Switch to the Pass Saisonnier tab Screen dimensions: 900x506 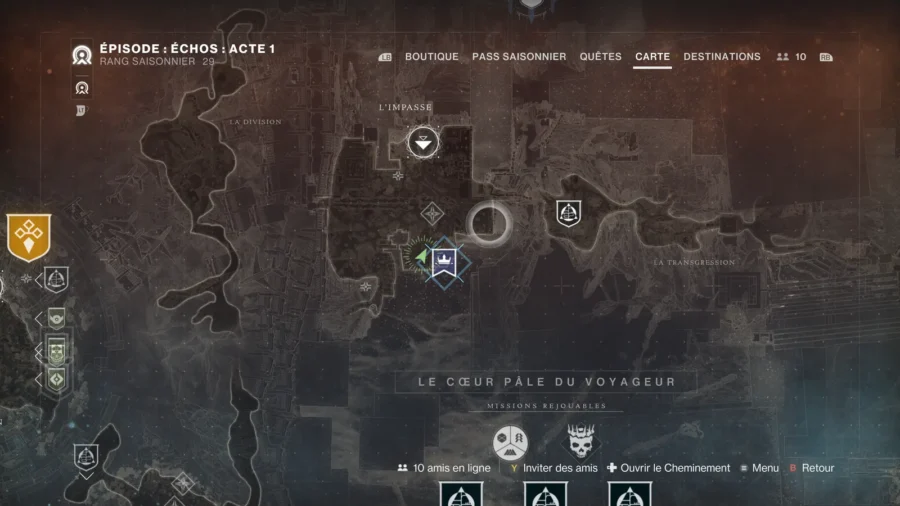(x=519, y=57)
